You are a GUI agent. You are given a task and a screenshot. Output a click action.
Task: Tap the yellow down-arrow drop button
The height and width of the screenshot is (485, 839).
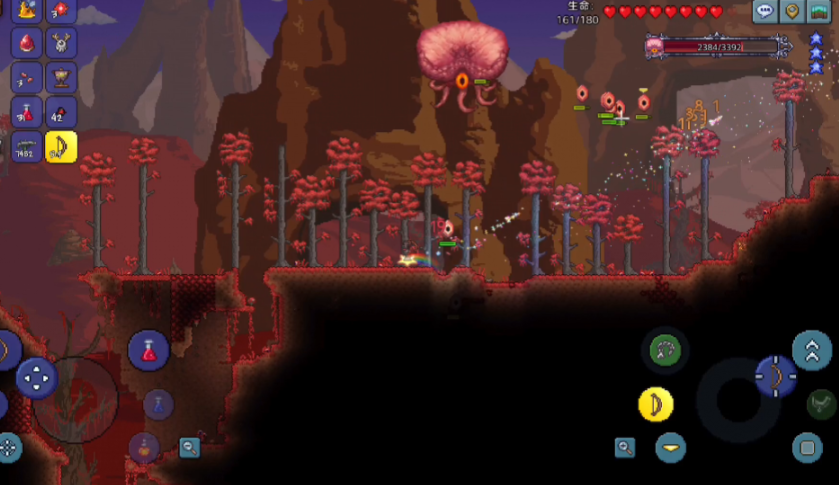[x=671, y=447]
